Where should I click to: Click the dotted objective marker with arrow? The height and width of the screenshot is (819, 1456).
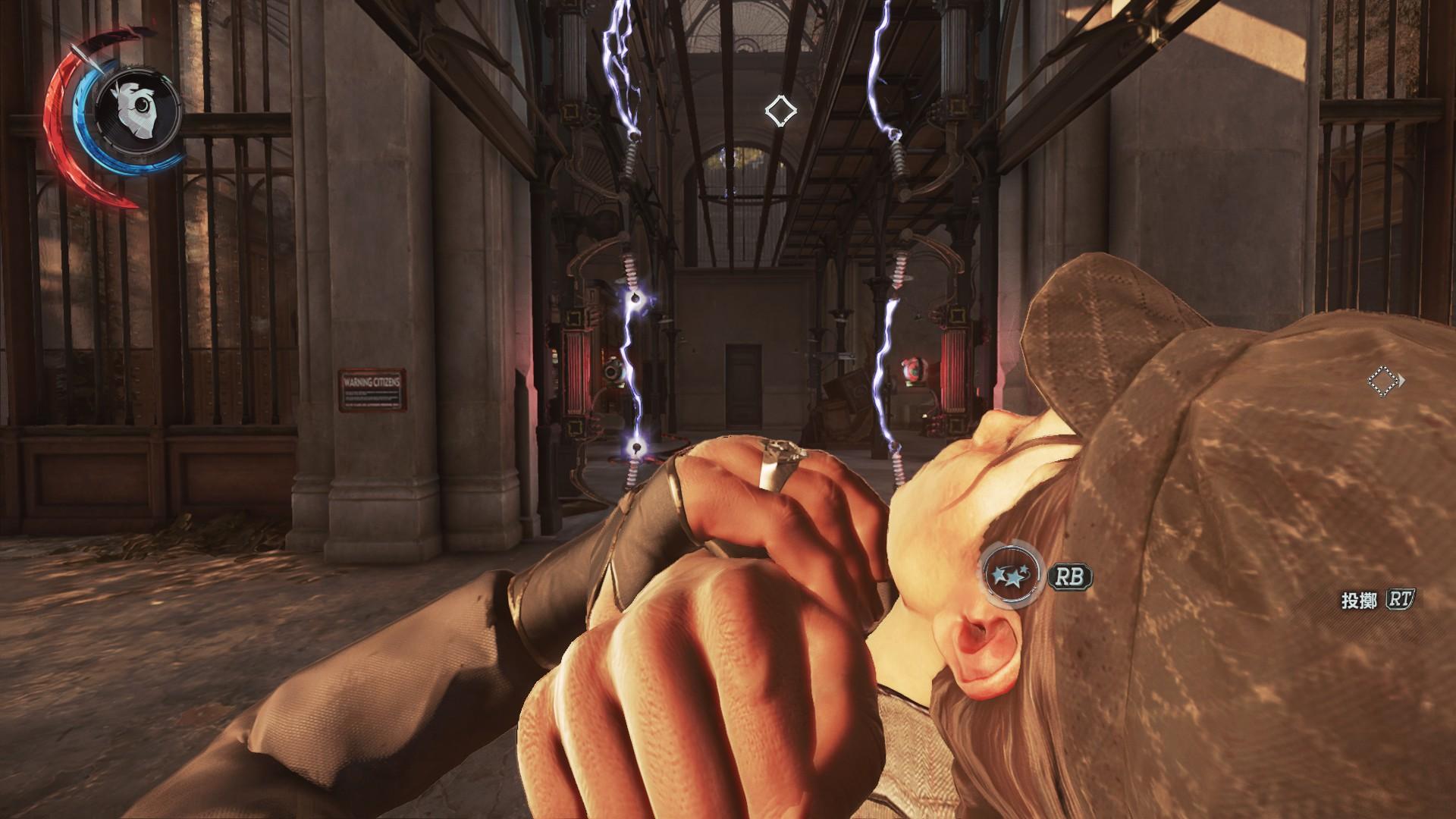point(1383,381)
